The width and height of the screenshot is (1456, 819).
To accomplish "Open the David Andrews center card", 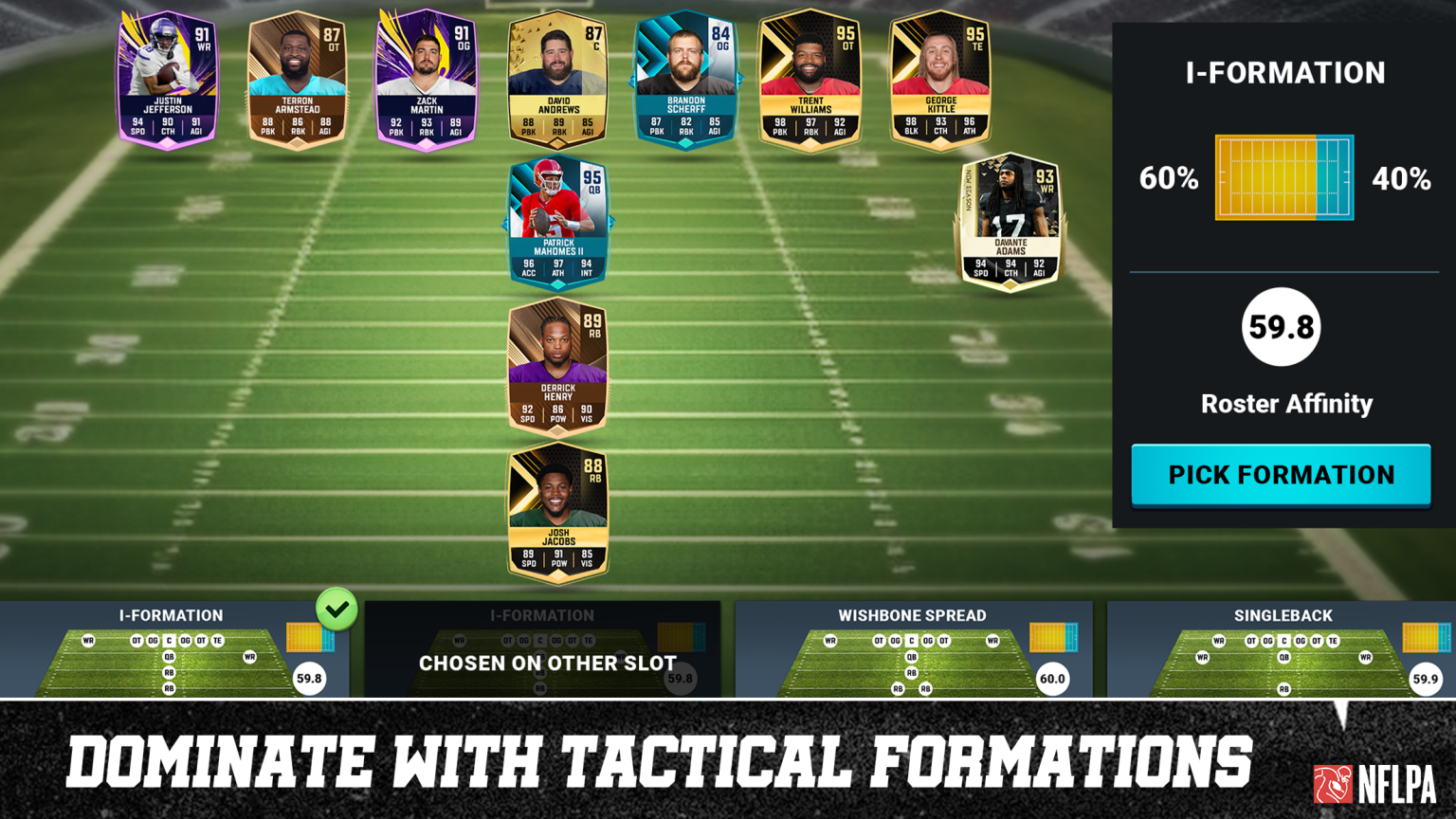I will [x=557, y=79].
